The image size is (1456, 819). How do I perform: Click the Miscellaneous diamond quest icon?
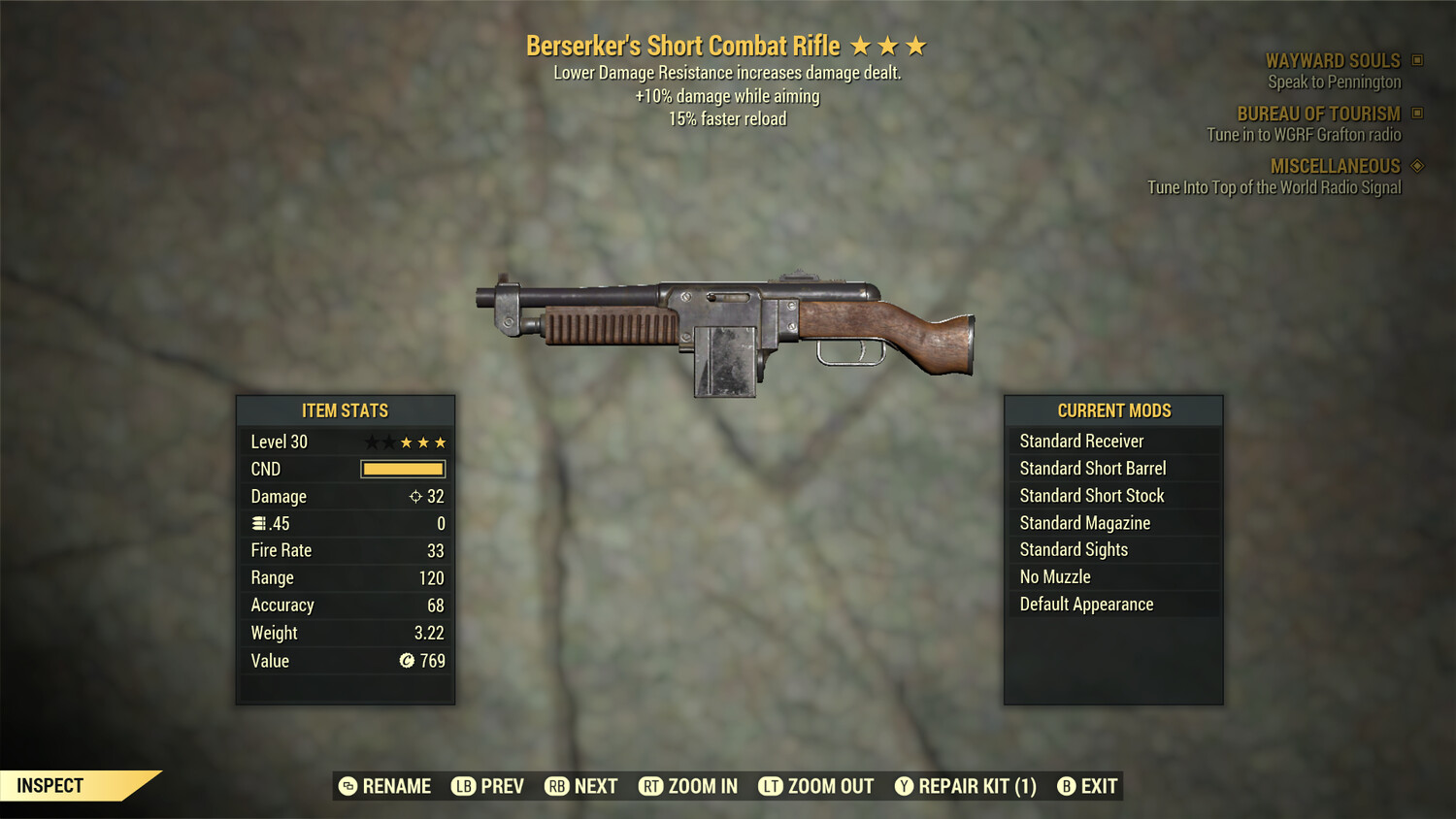pyautogui.click(x=1417, y=165)
